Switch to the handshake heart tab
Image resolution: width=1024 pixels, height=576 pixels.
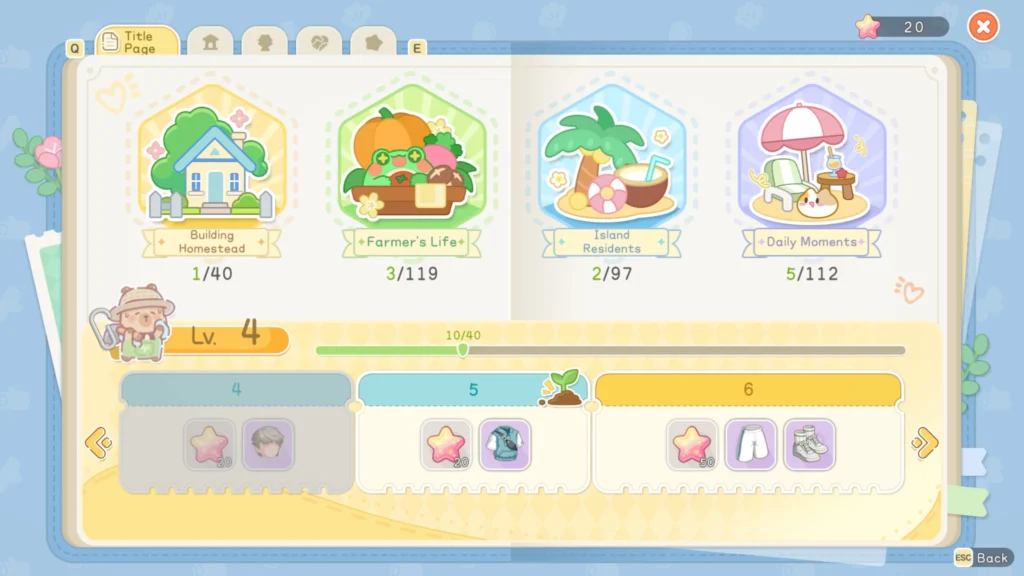319,43
